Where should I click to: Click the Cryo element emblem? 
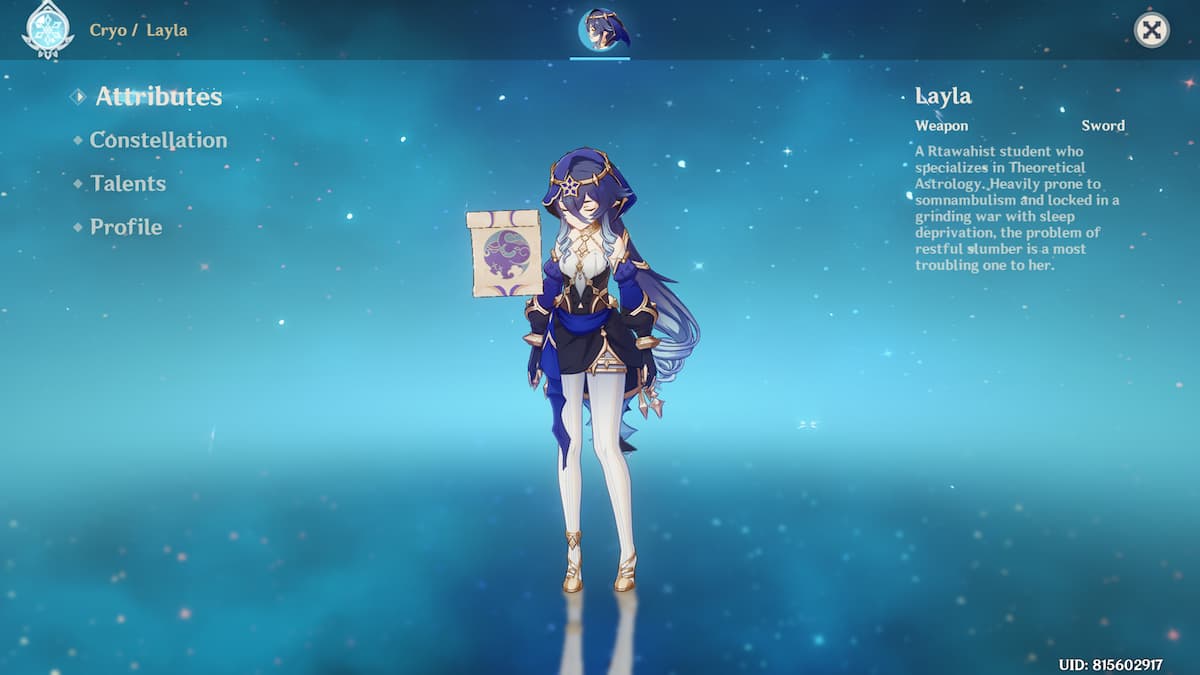47,28
